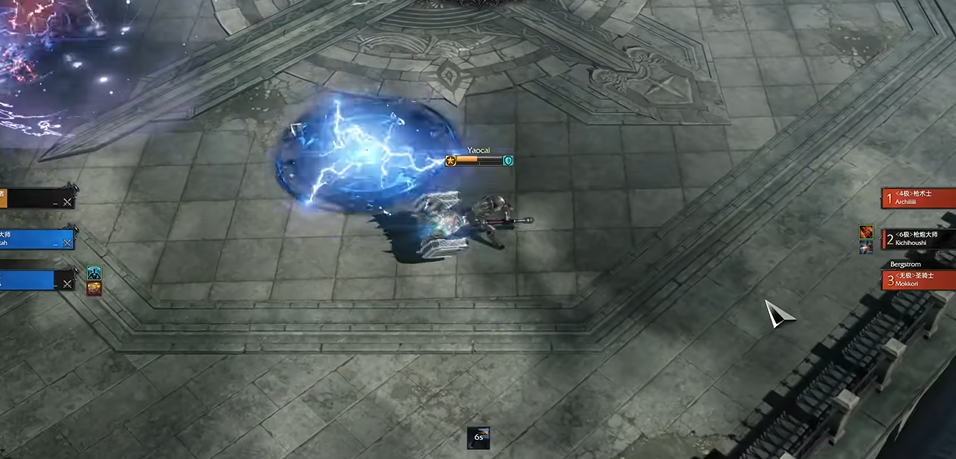
Task: Click the star emblem beside Yaocal's health bar
Action: point(451,160)
